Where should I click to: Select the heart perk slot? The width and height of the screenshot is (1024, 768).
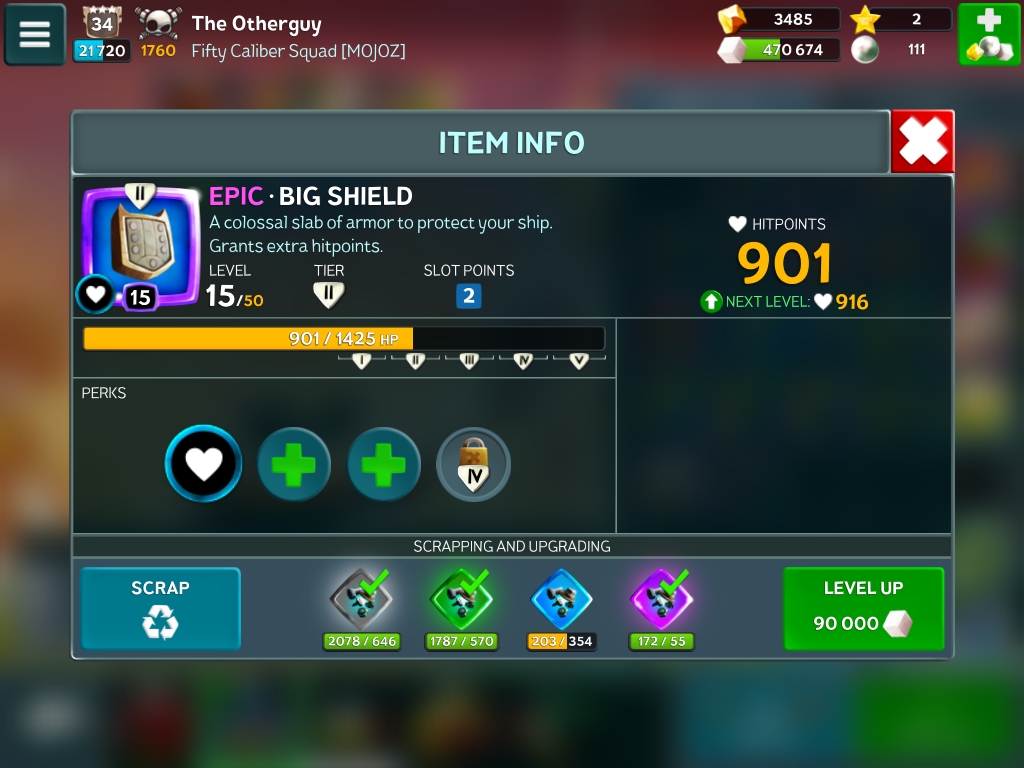[x=204, y=464]
